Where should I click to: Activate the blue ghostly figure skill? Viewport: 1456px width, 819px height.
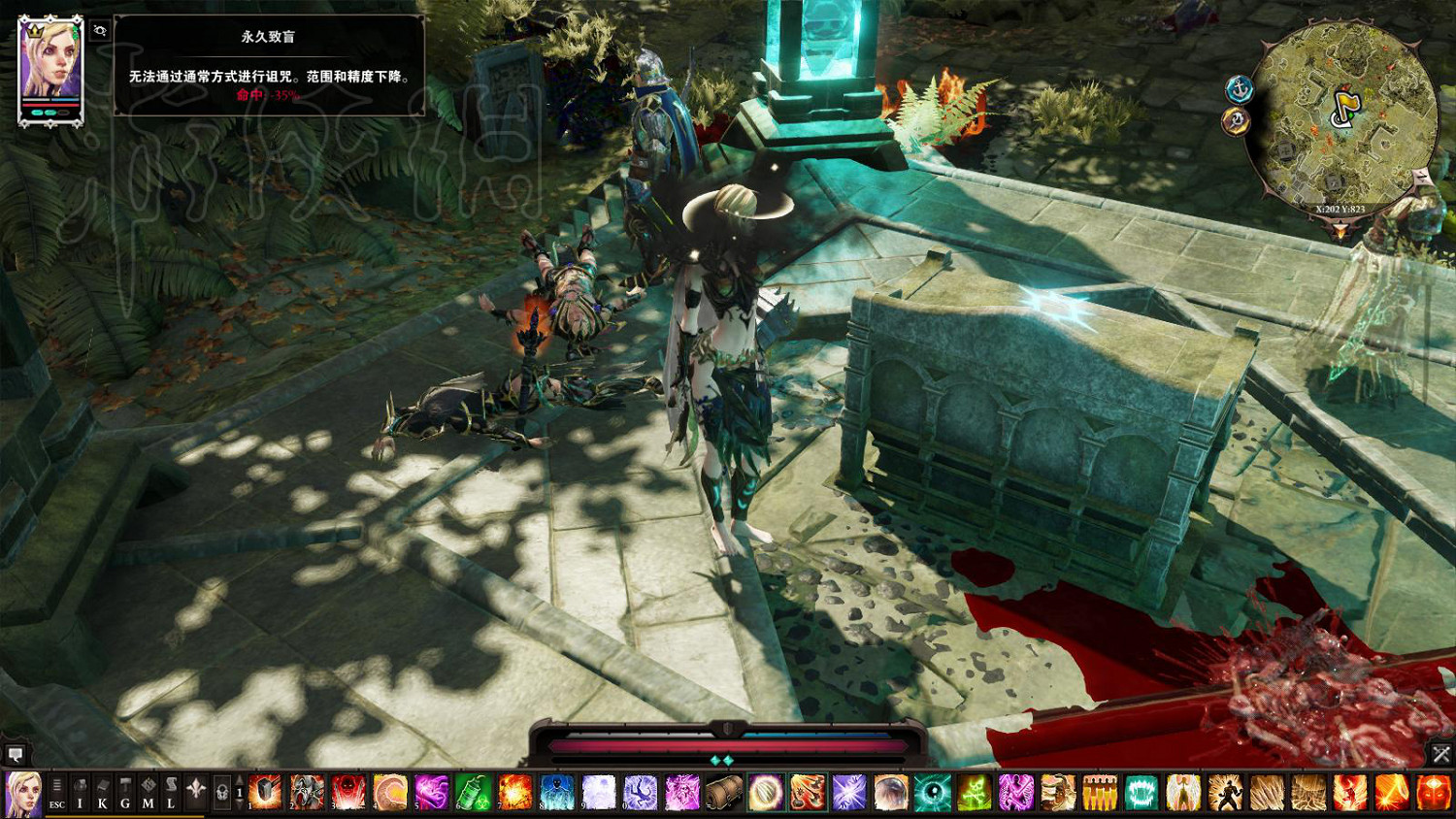(557, 793)
